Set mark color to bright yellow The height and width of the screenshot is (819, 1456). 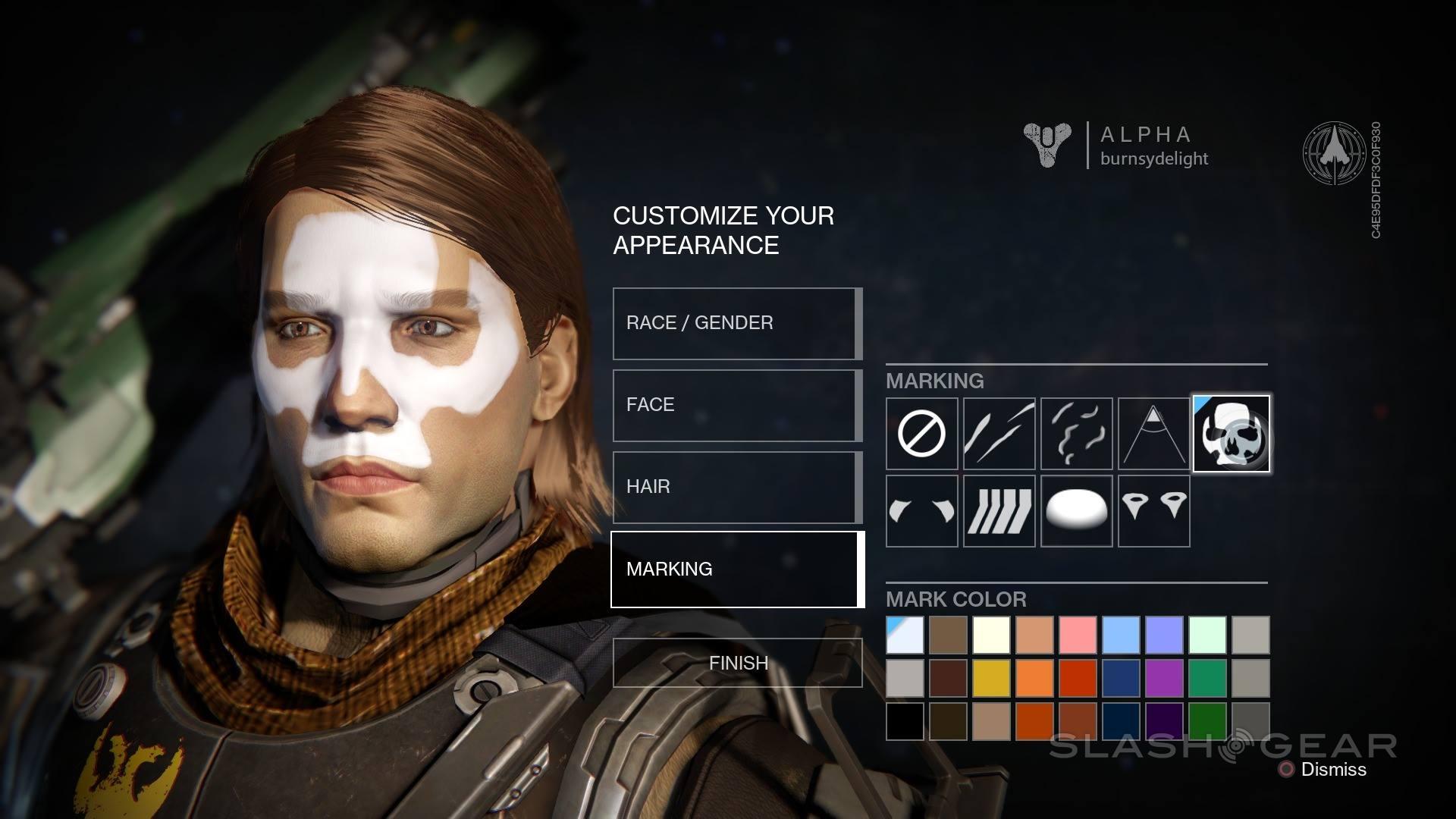(991, 678)
